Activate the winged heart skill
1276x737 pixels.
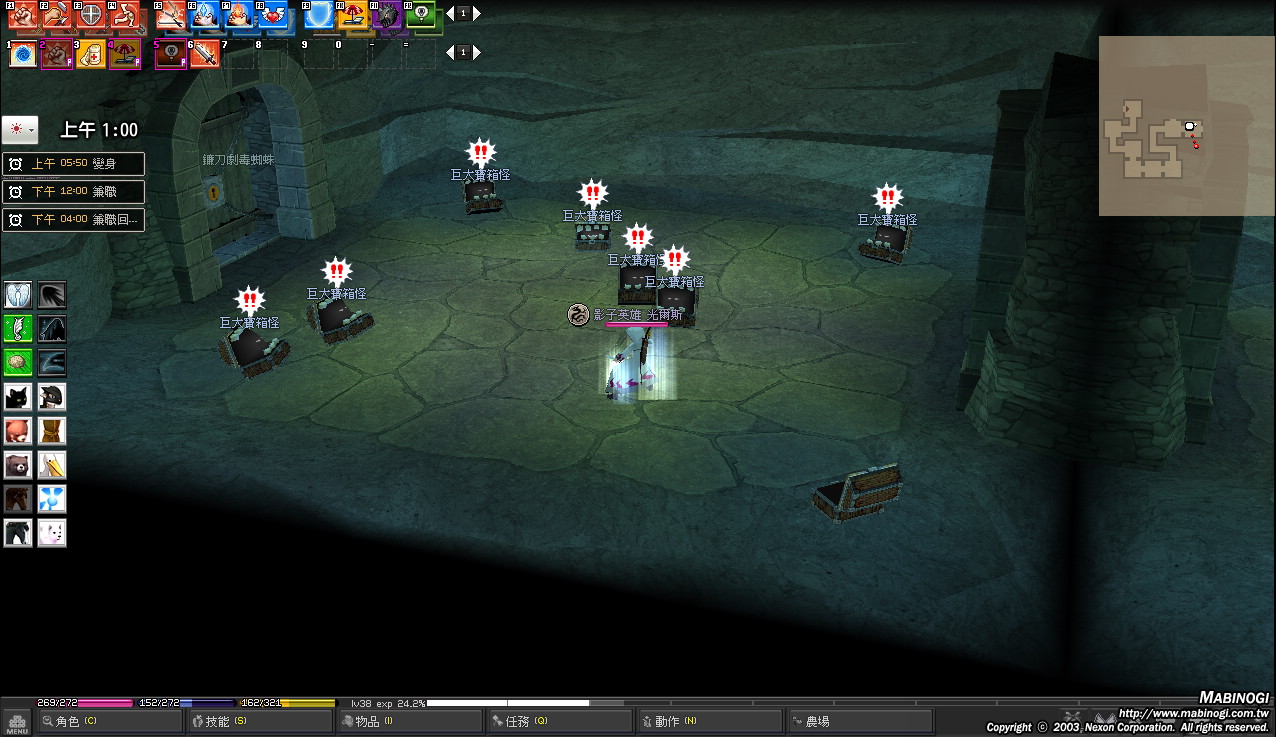pyautogui.click(x=272, y=16)
